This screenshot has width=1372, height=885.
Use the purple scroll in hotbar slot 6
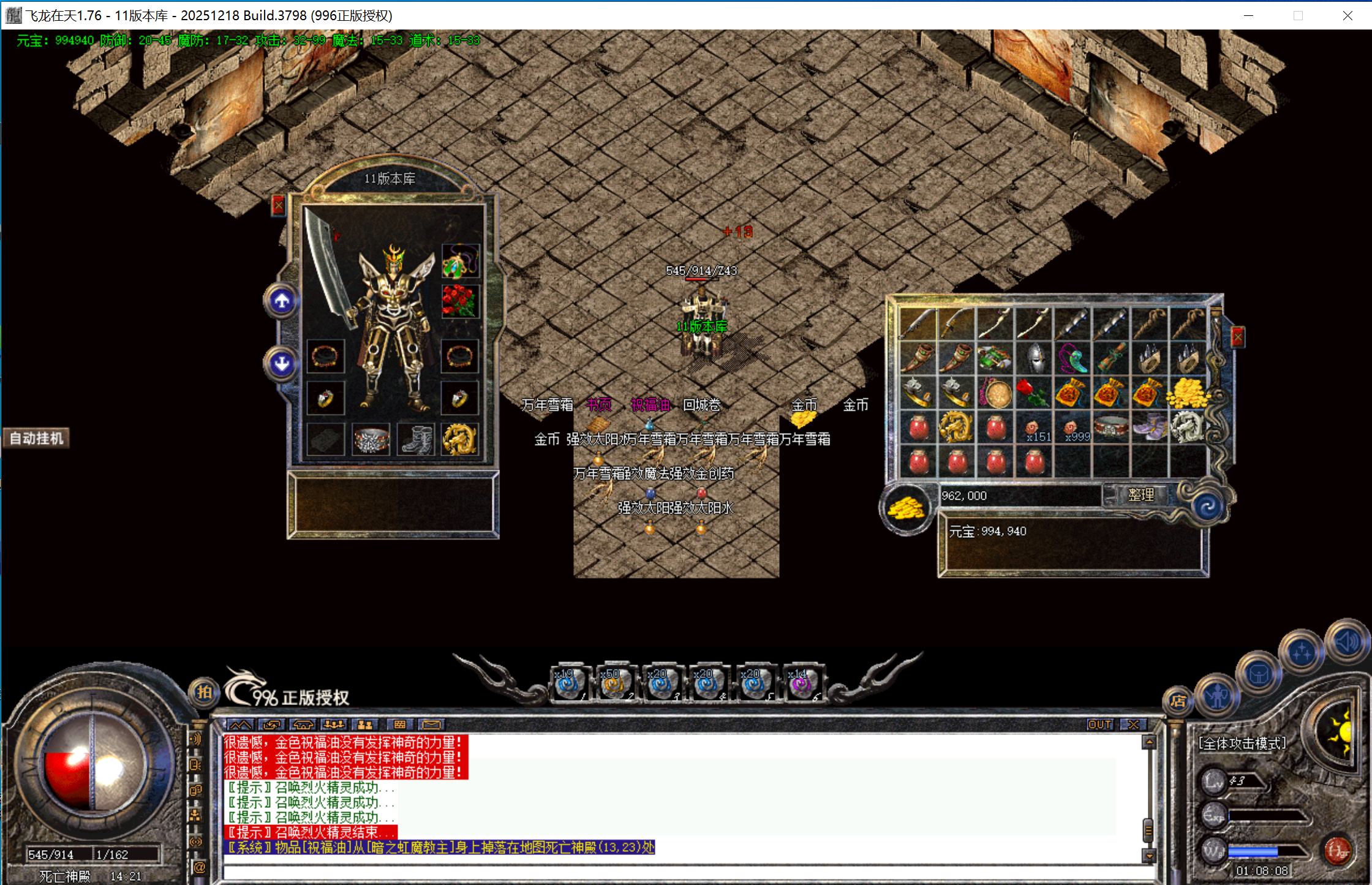click(802, 683)
